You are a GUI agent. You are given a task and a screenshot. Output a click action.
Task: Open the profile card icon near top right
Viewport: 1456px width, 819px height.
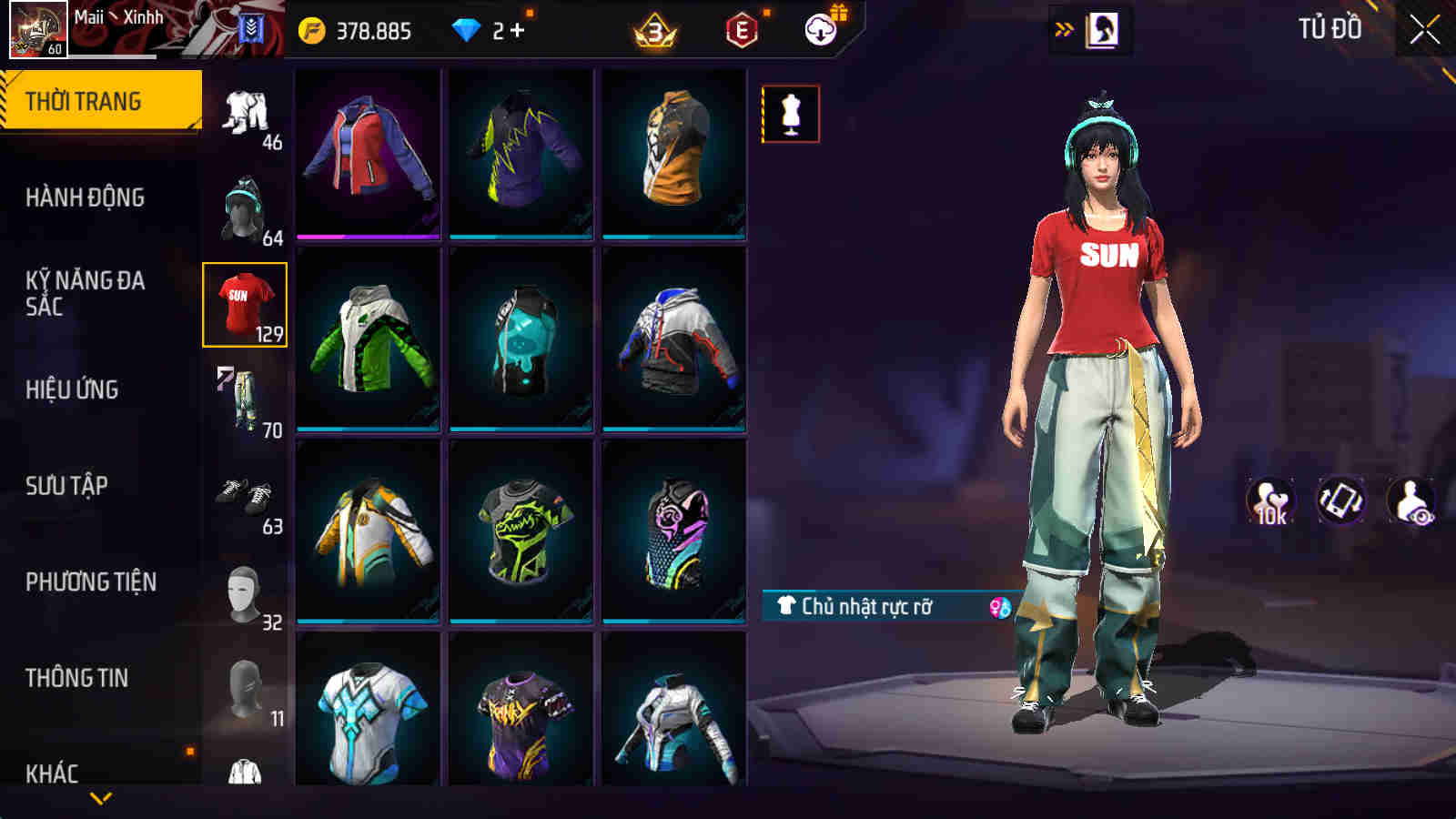tap(1102, 27)
